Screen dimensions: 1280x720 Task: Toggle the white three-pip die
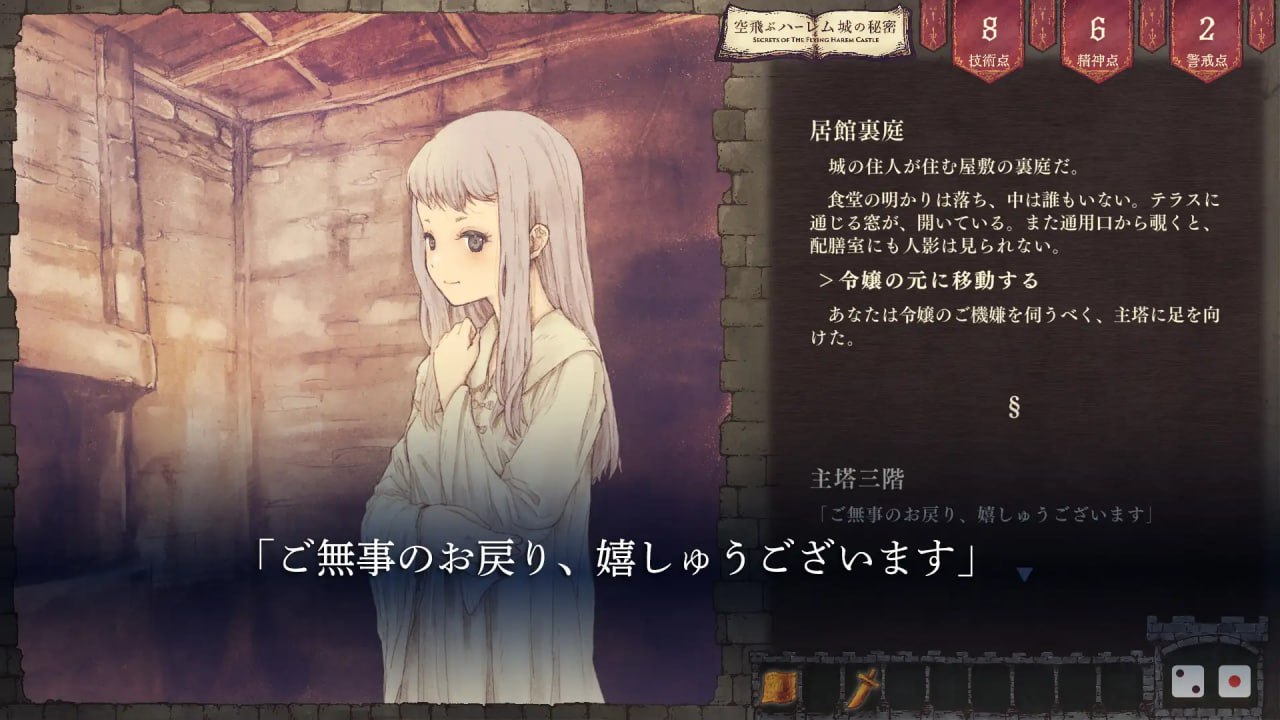pyautogui.click(x=1188, y=683)
